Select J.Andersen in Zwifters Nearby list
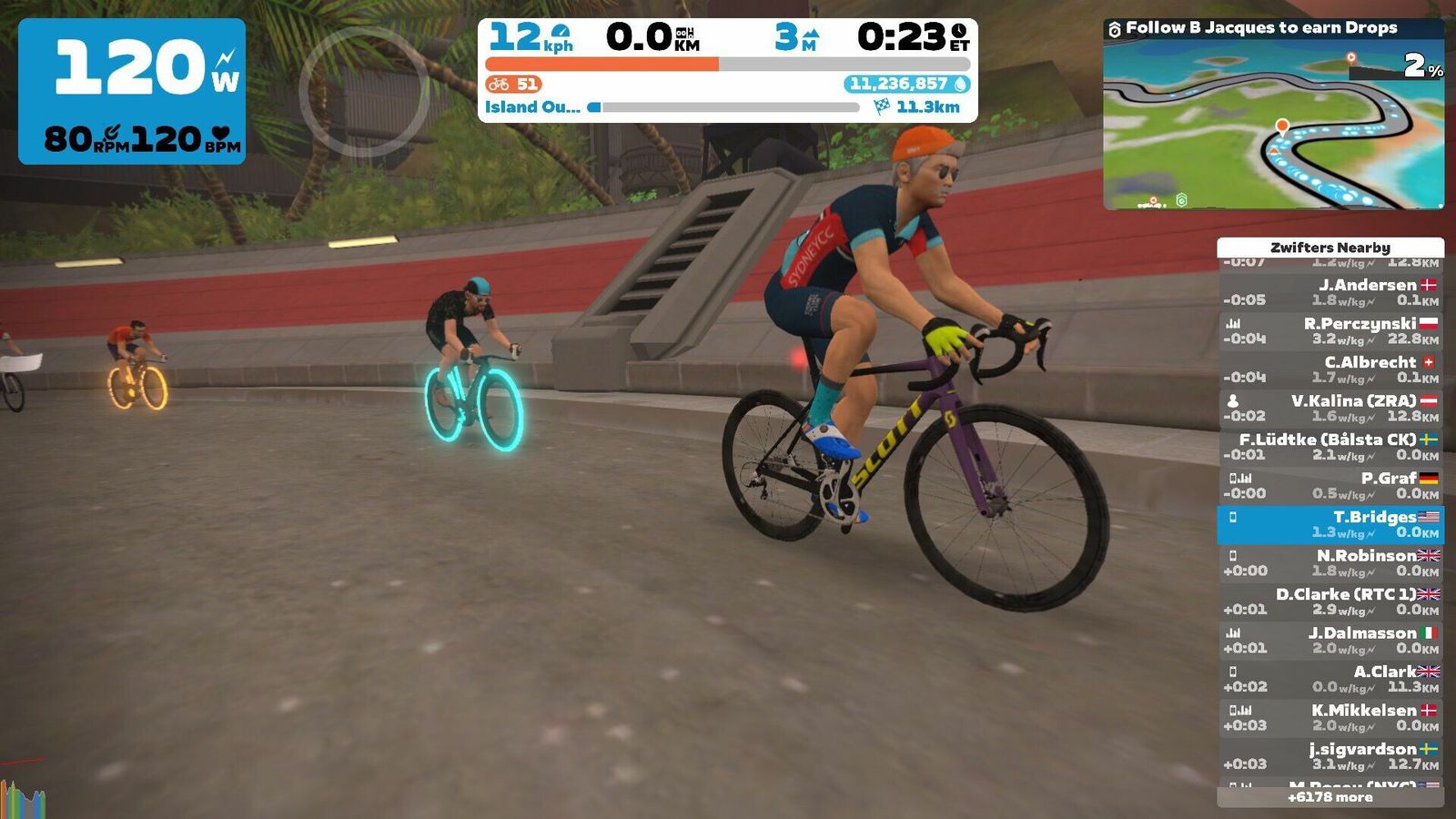The height and width of the screenshot is (819, 1456). [1330, 292]
